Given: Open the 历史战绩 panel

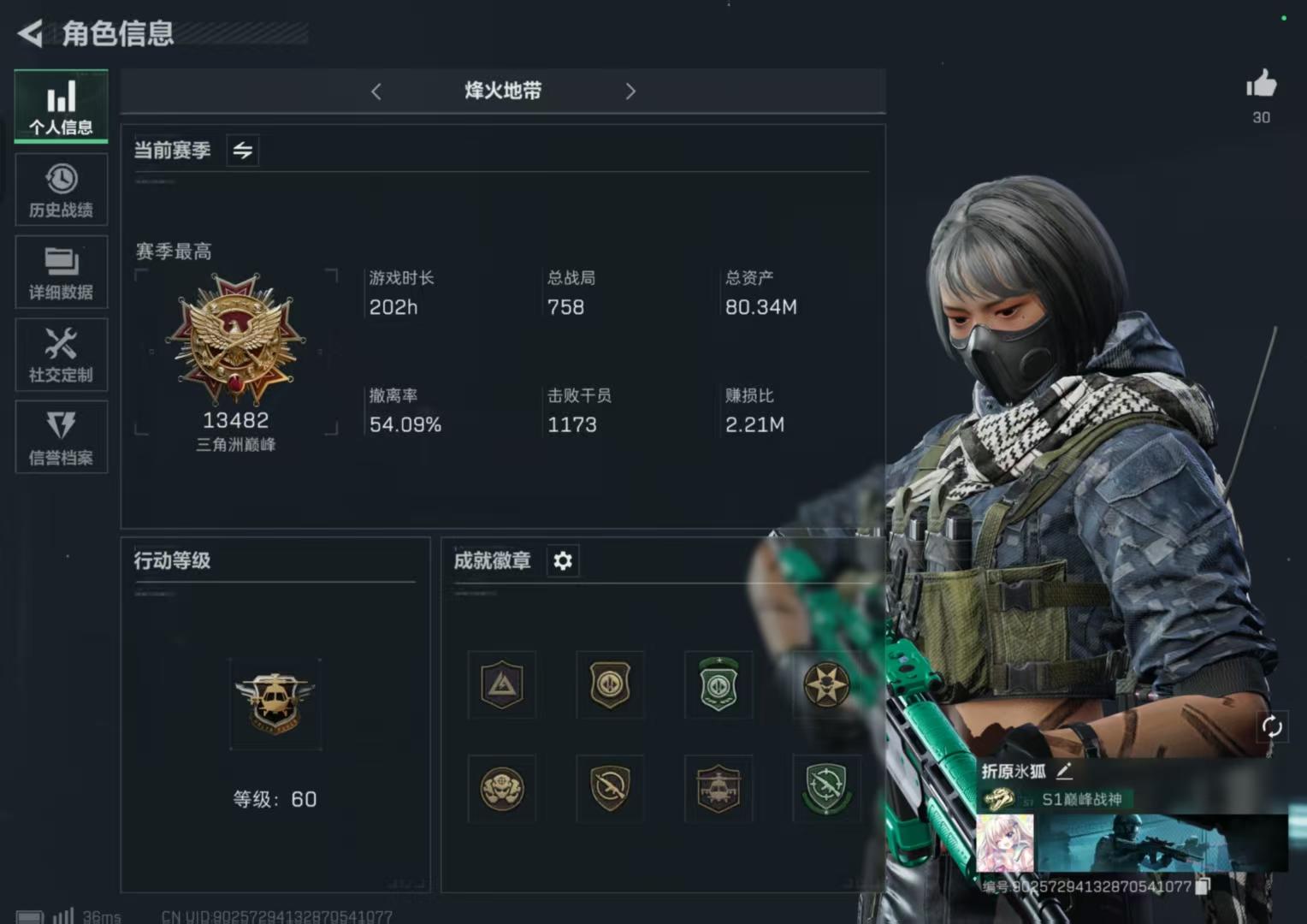Looking at the screenshot, I should [61, 189].
